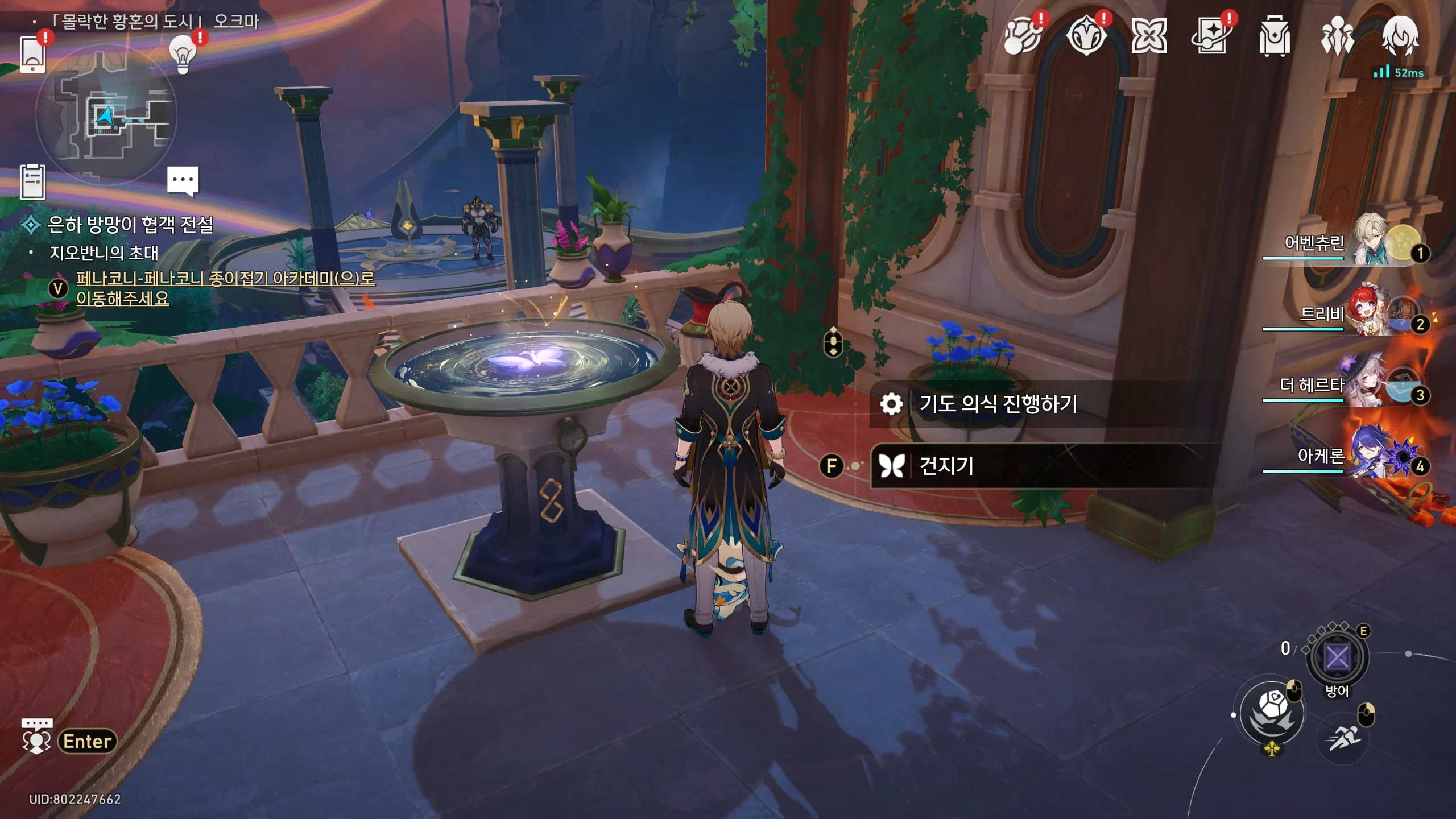Open the mission log clipboard icon
This screenshot has height=819, width=1456.
click(32, 182)
